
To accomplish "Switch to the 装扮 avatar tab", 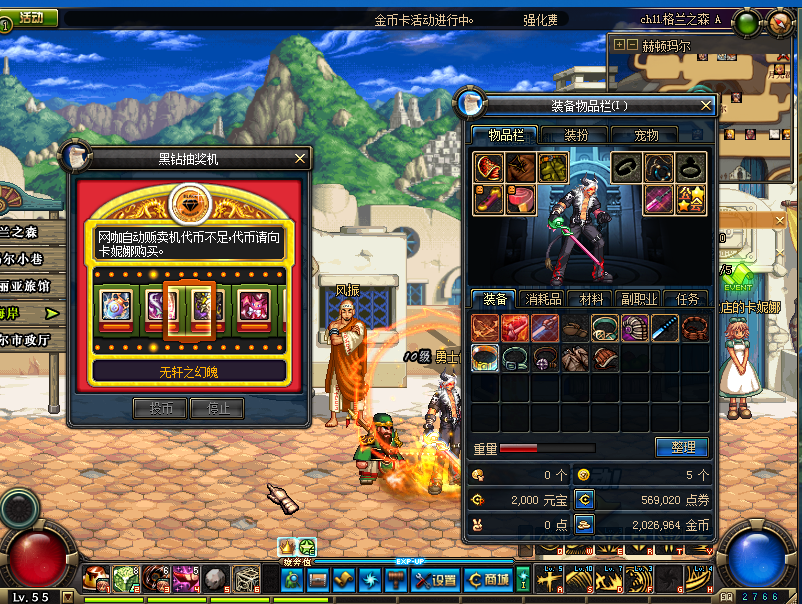I will (576, 135).
